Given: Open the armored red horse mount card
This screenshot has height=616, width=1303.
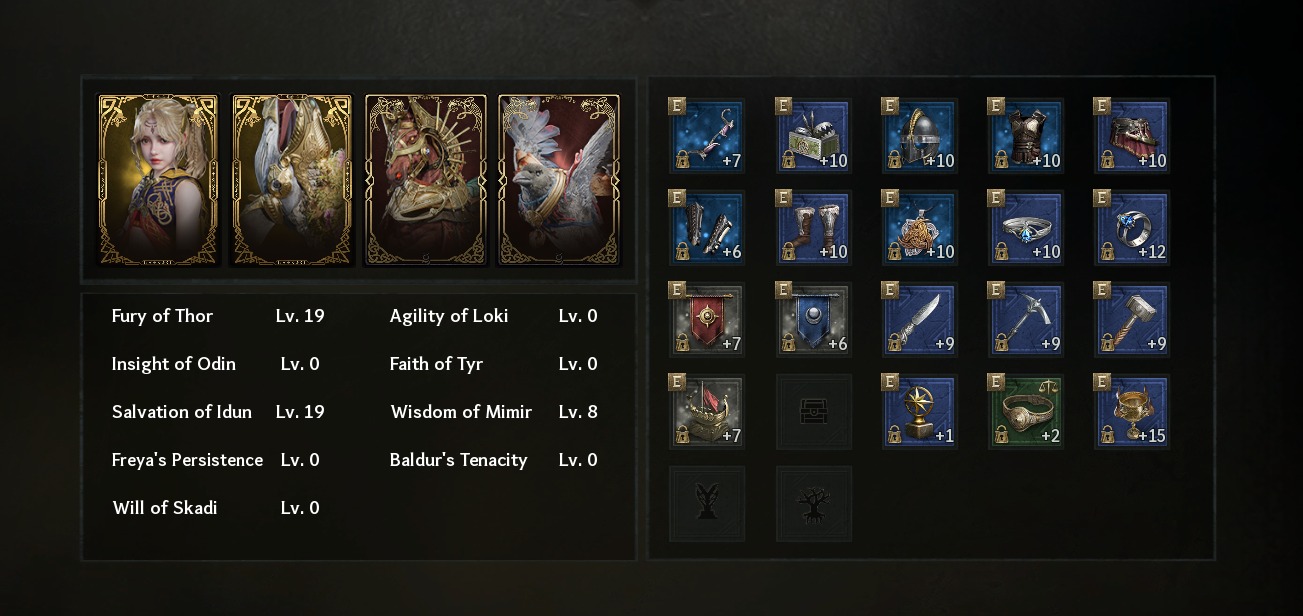Looking at the screenshot, I should click(425, 180).
